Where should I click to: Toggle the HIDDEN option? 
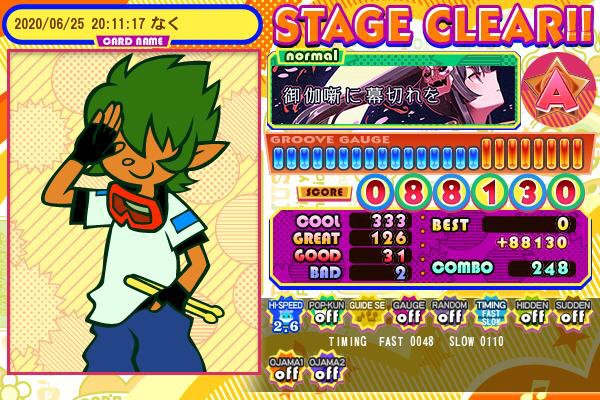pos(531,314)
